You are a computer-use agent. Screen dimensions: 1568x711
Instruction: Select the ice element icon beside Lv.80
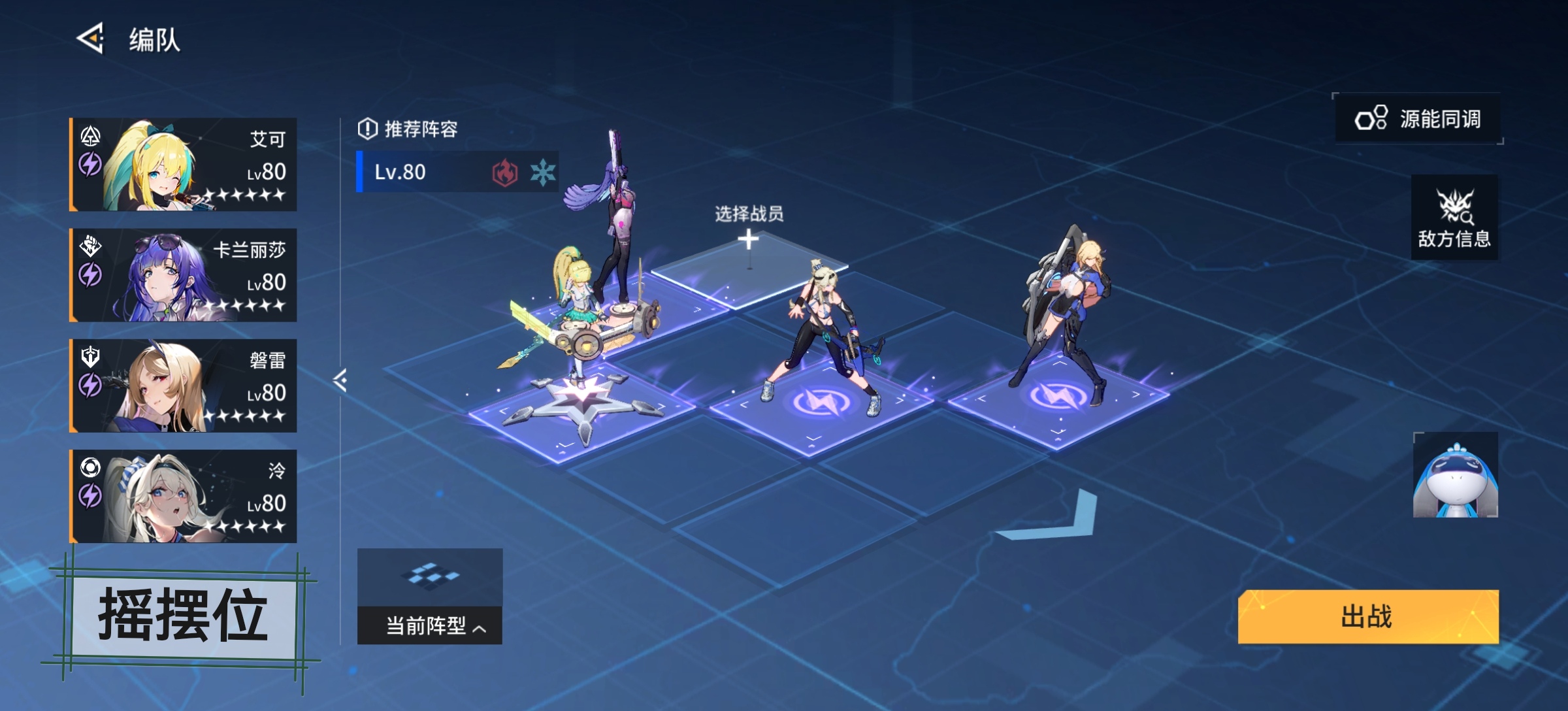(x=542, y=171)
